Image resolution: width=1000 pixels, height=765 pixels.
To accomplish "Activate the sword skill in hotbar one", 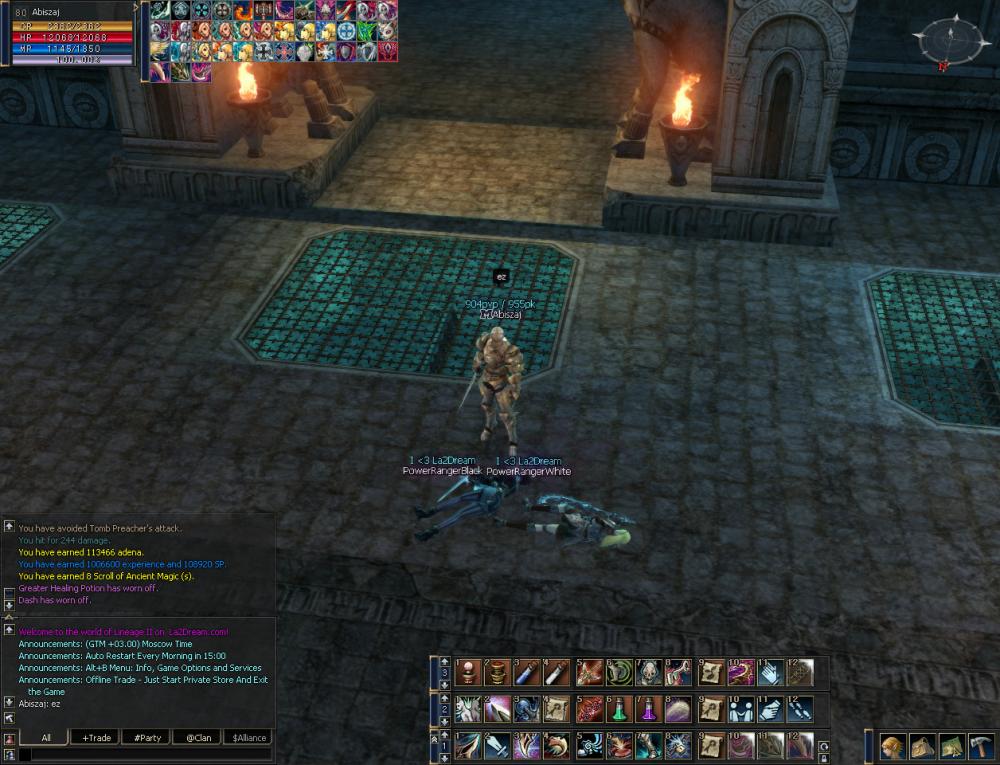I will pyautogui.click(x=497, y=746).
